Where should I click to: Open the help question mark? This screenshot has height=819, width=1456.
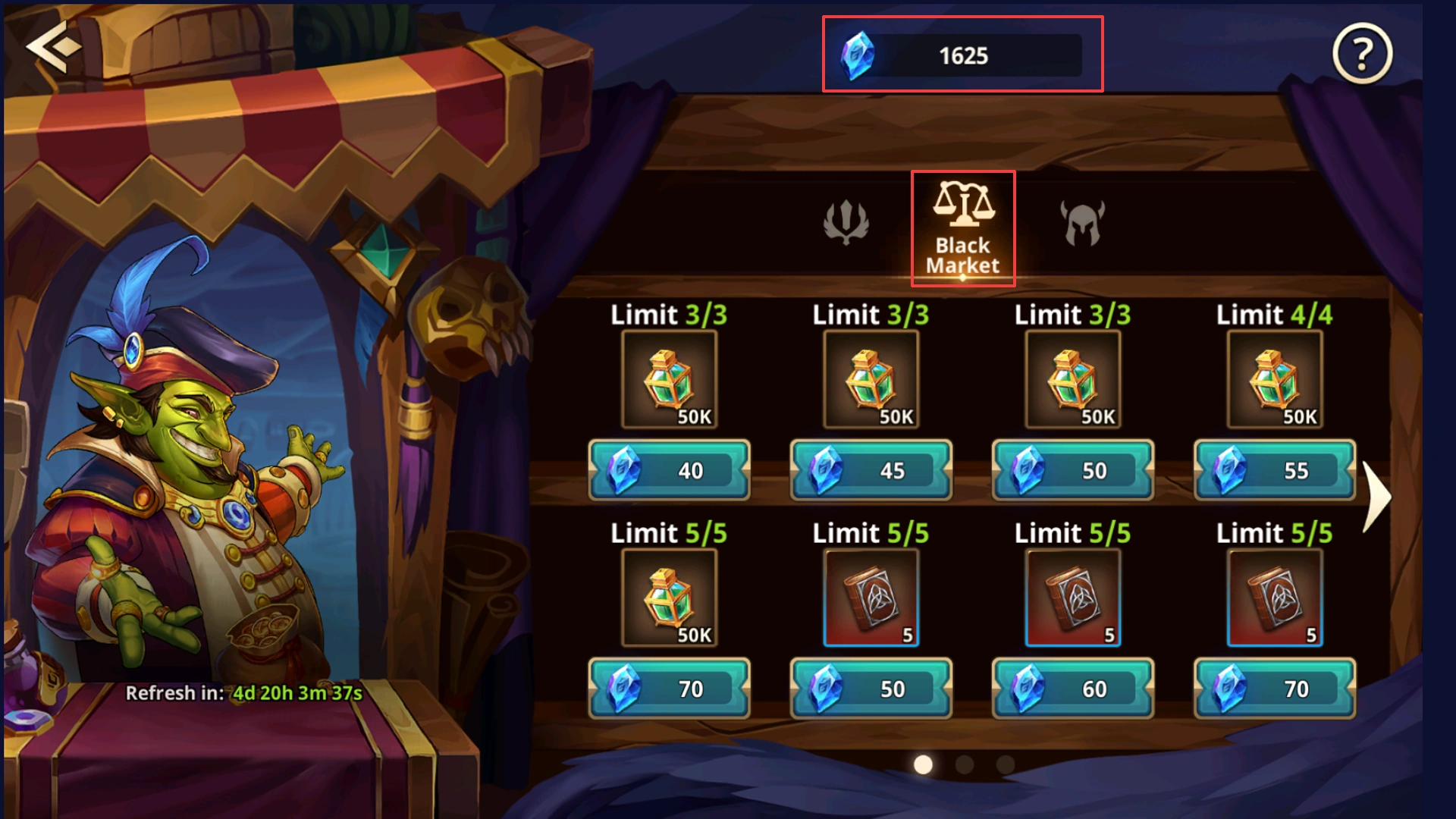pyautogui.click(x=1360, y=55)
